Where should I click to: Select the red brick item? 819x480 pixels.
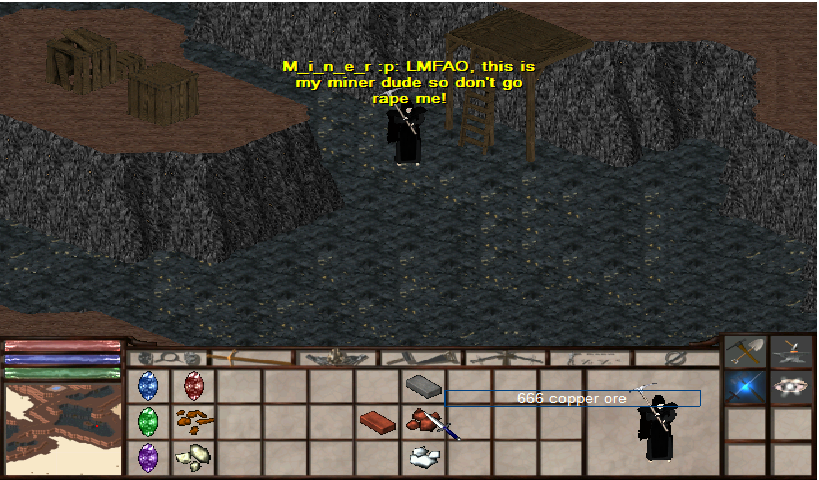click(x=377, y=421)
